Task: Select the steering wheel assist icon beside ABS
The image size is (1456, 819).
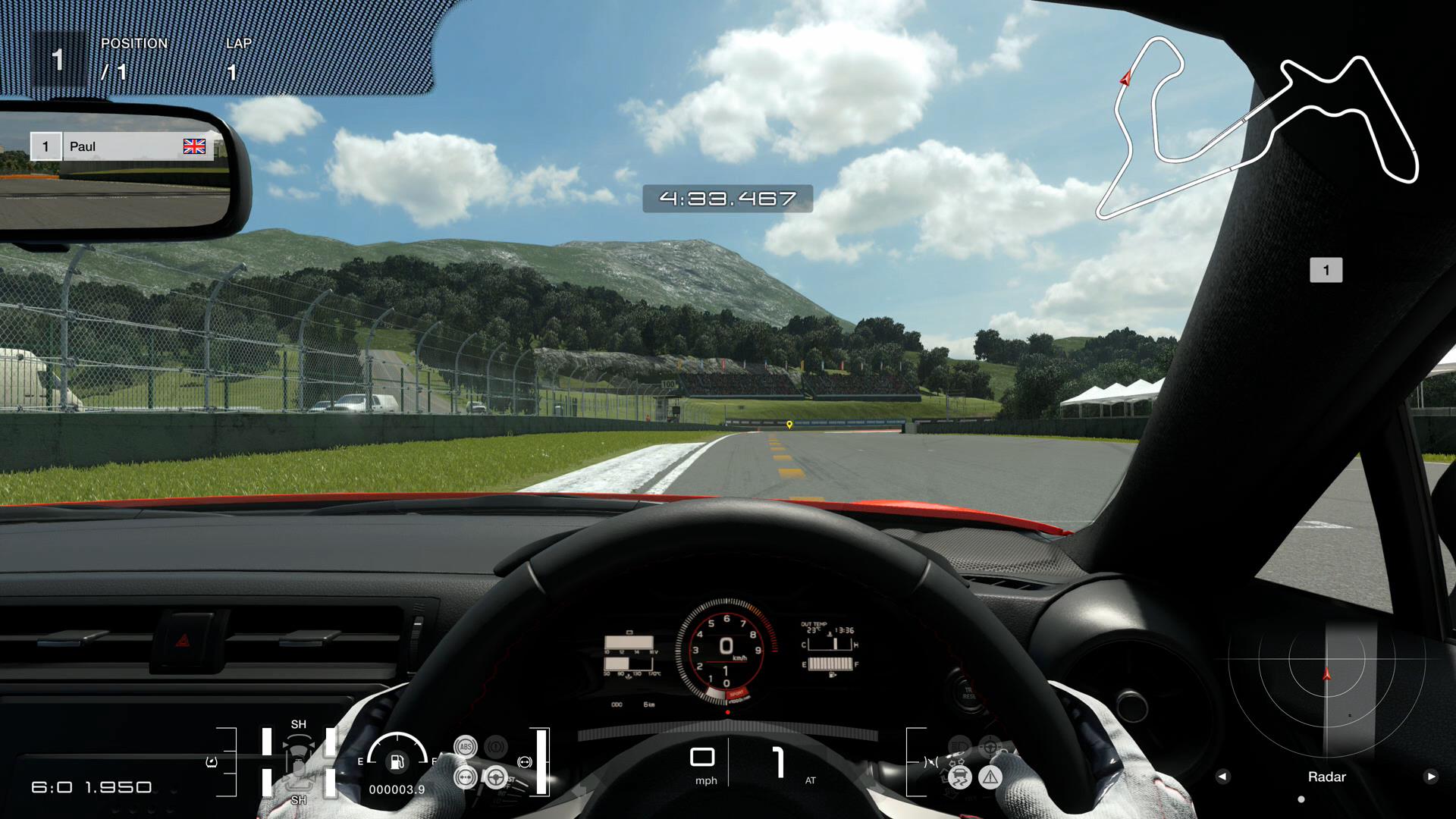Action: tap(496, 777)
